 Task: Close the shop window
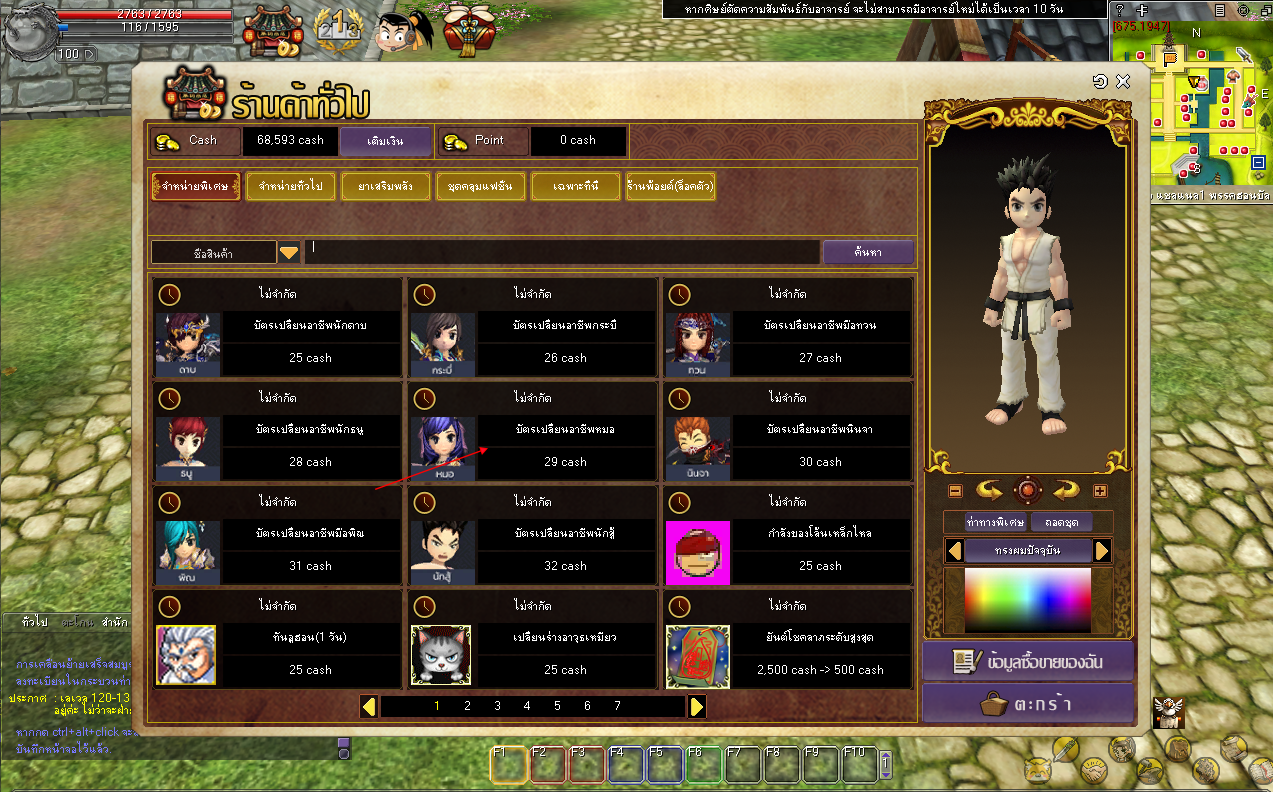[x=1122, y=82]
